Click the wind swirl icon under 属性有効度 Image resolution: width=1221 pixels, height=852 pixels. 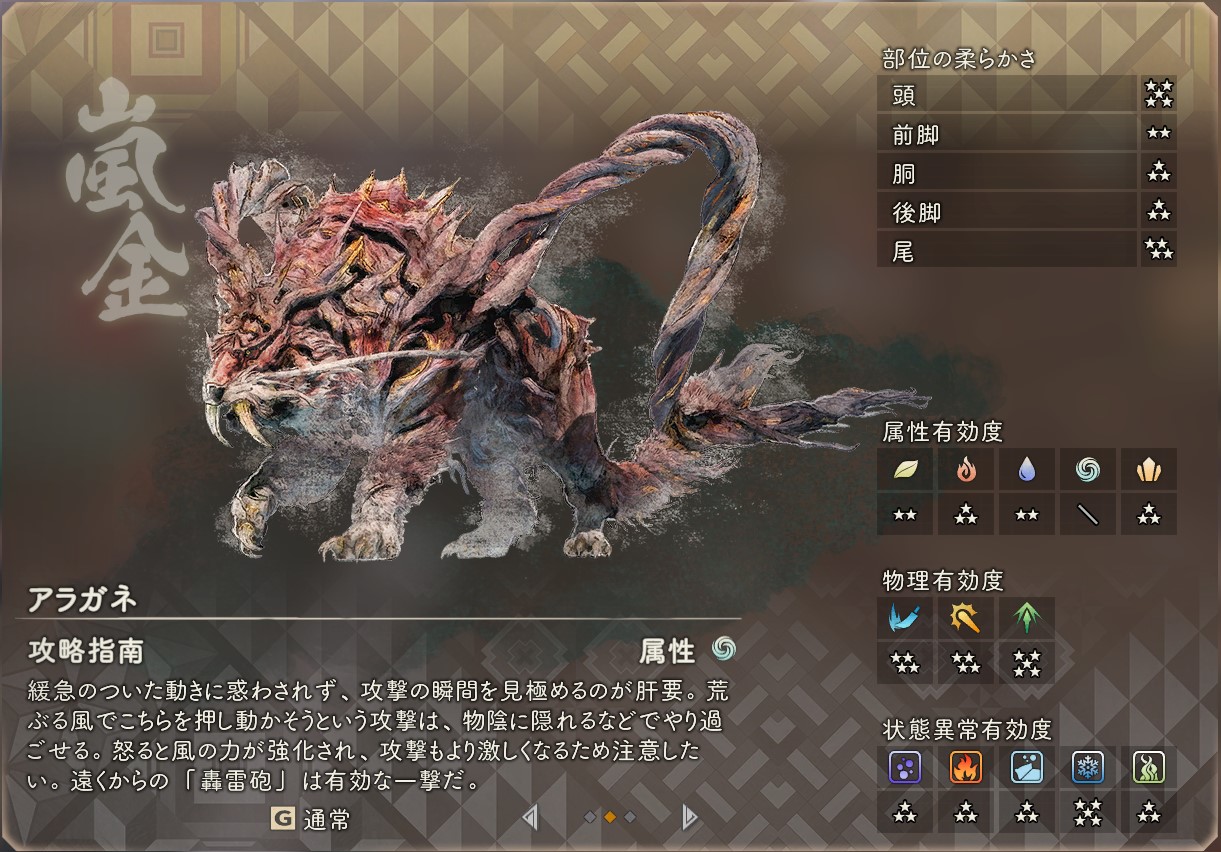(x=1087, y=469)
